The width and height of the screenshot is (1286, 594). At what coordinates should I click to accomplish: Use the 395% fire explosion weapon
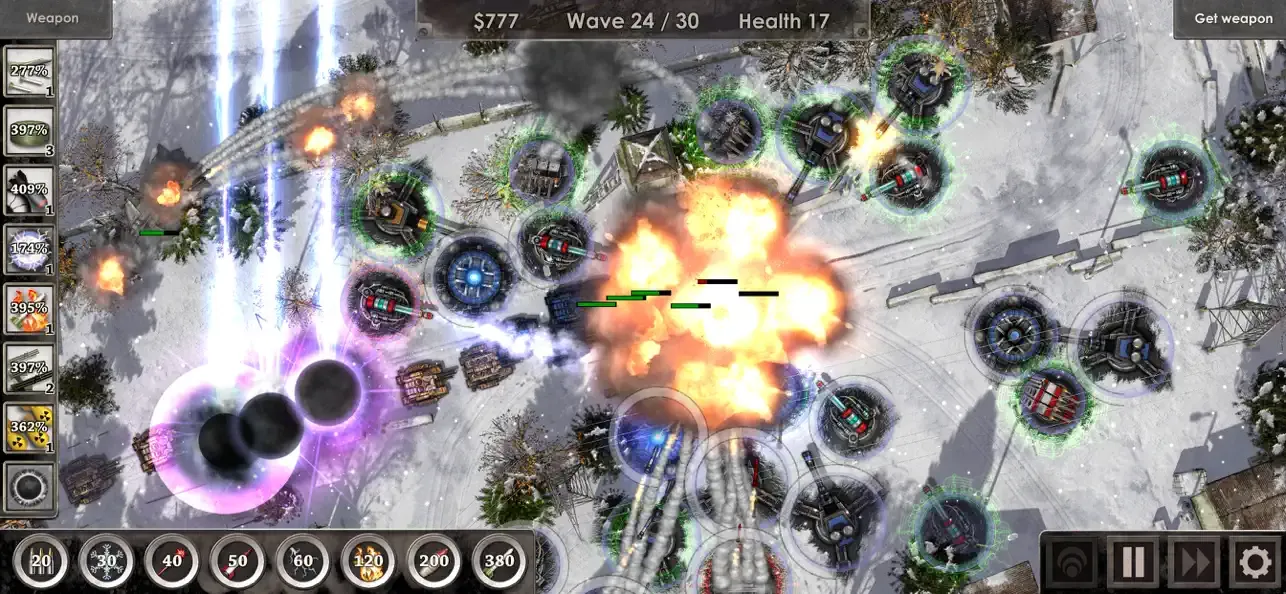point(29,309)
